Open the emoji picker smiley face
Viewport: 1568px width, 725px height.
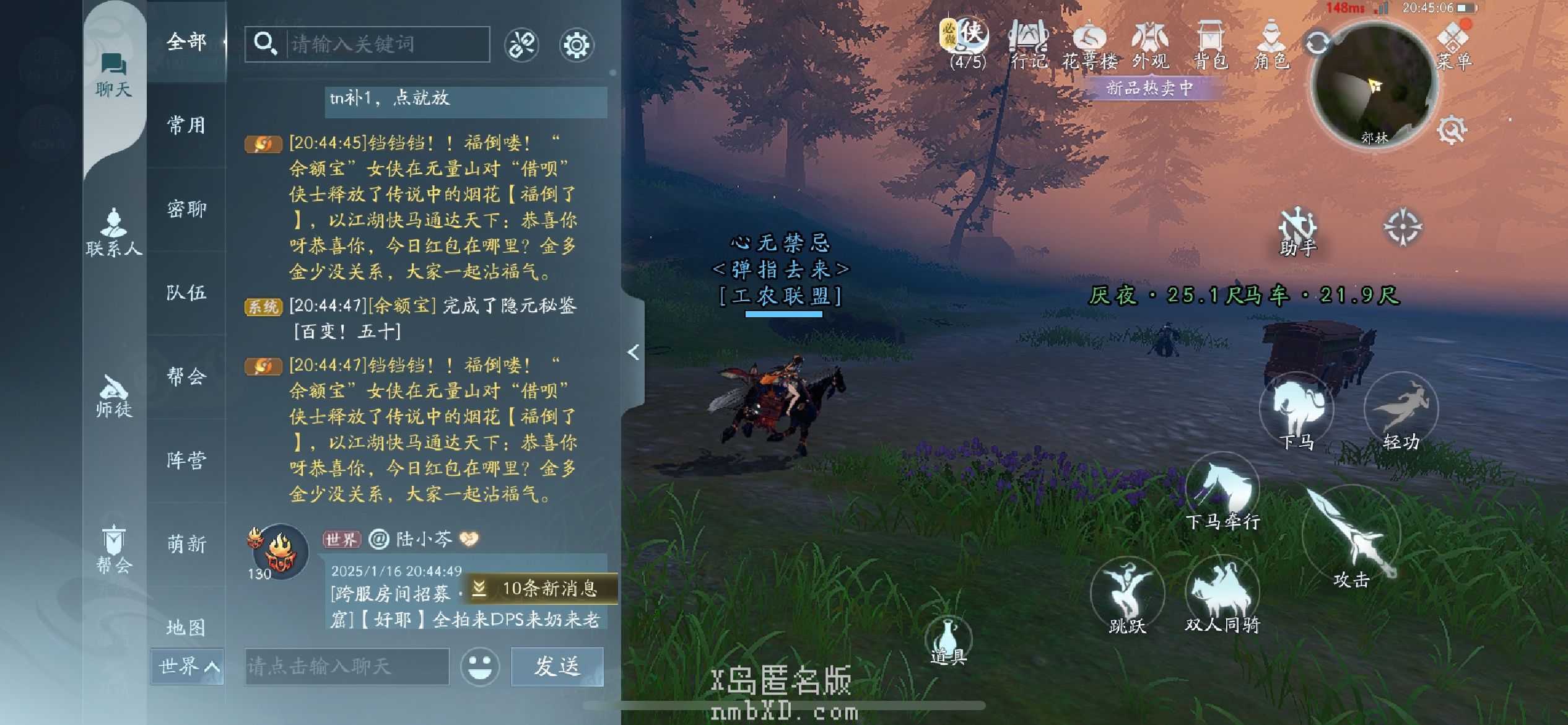(x=480, y=667)
